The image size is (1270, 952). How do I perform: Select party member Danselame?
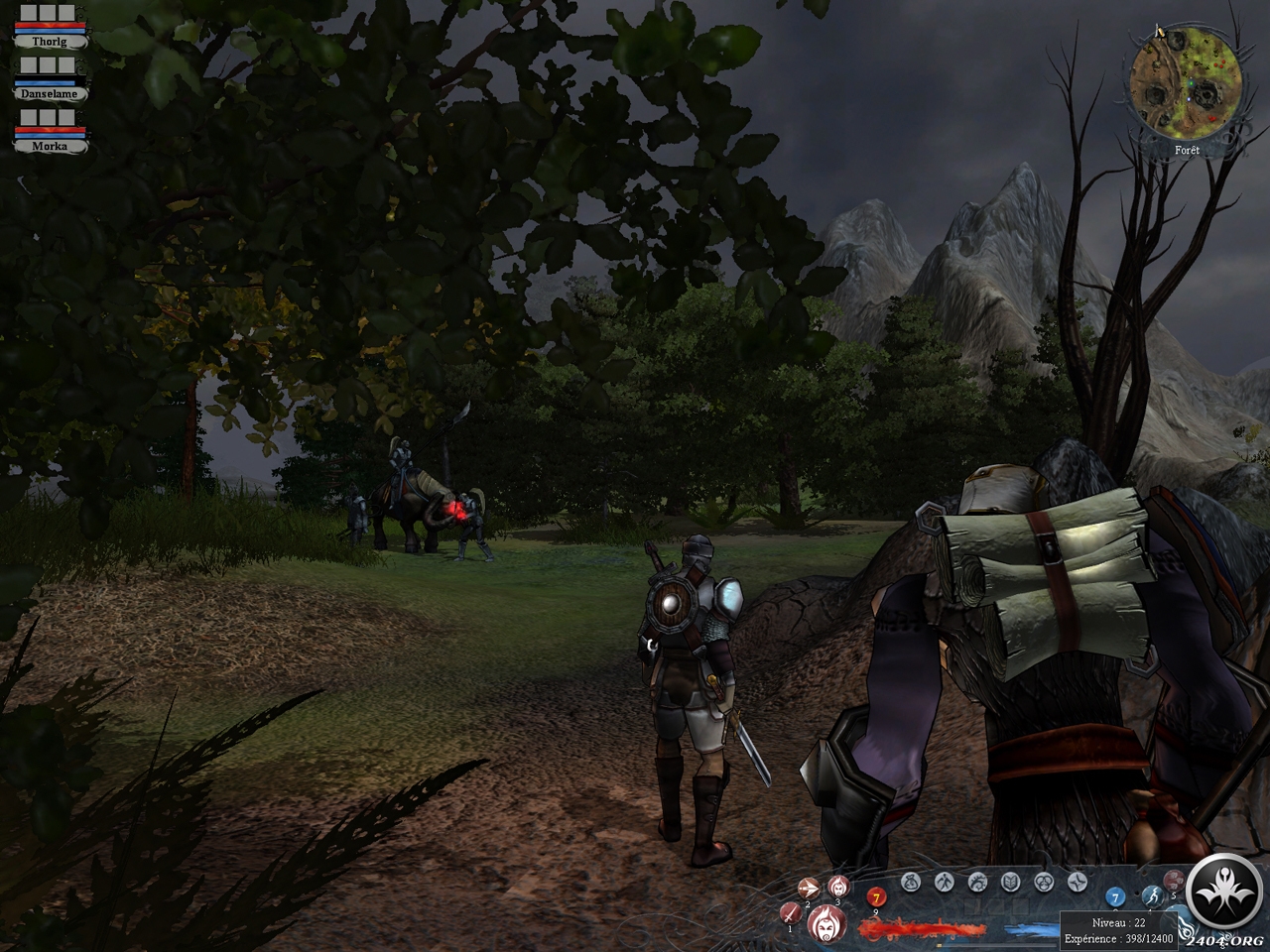pyautogui.click(x=52, y=92)
